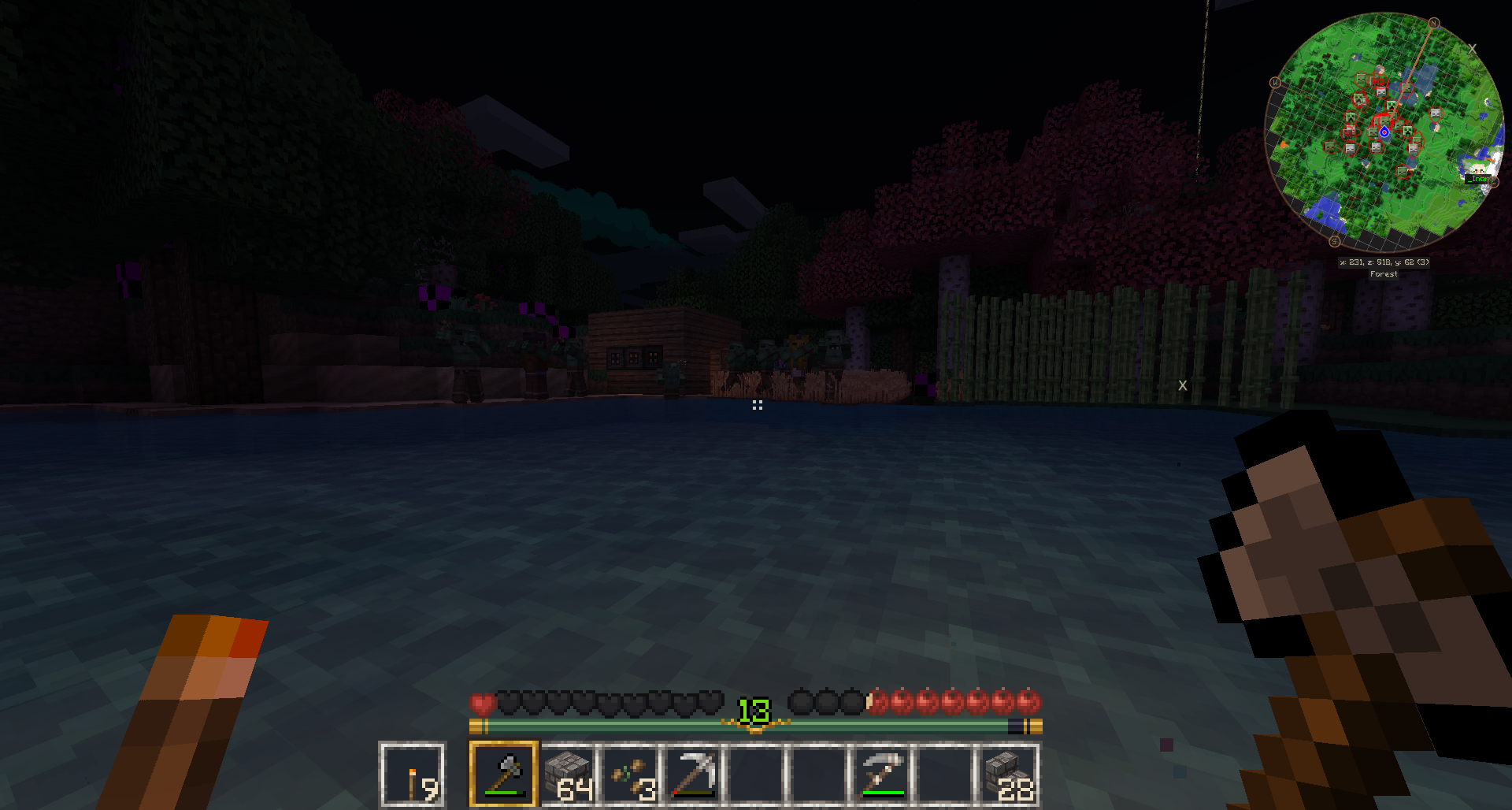This screenshot has width=1512, height=810.
Task: Select the stack of 64 stone bricks
Action: click(x=567, y=774)
